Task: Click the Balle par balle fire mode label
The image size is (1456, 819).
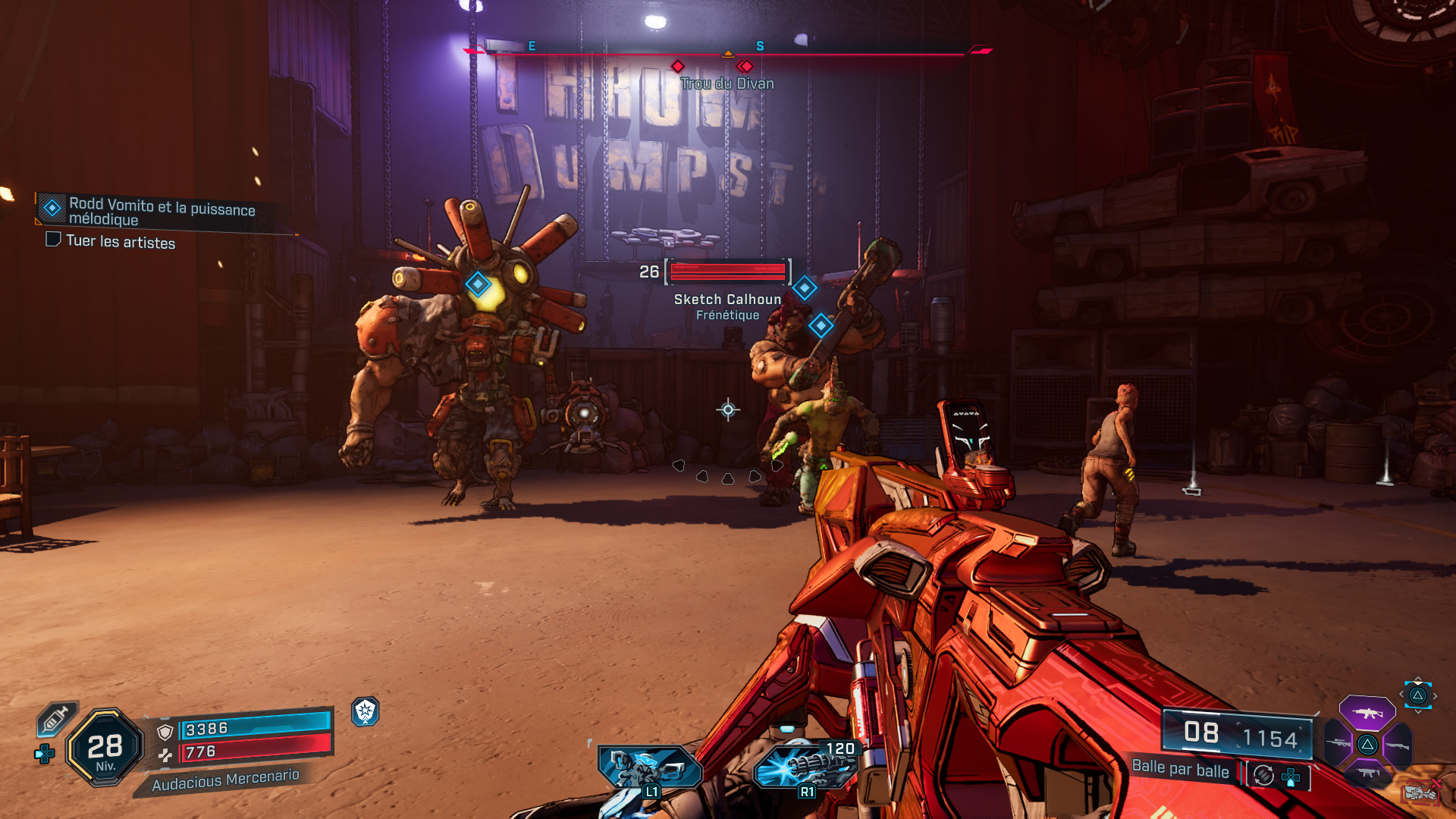Action: pyautogui.click(x=1180, y=769)
